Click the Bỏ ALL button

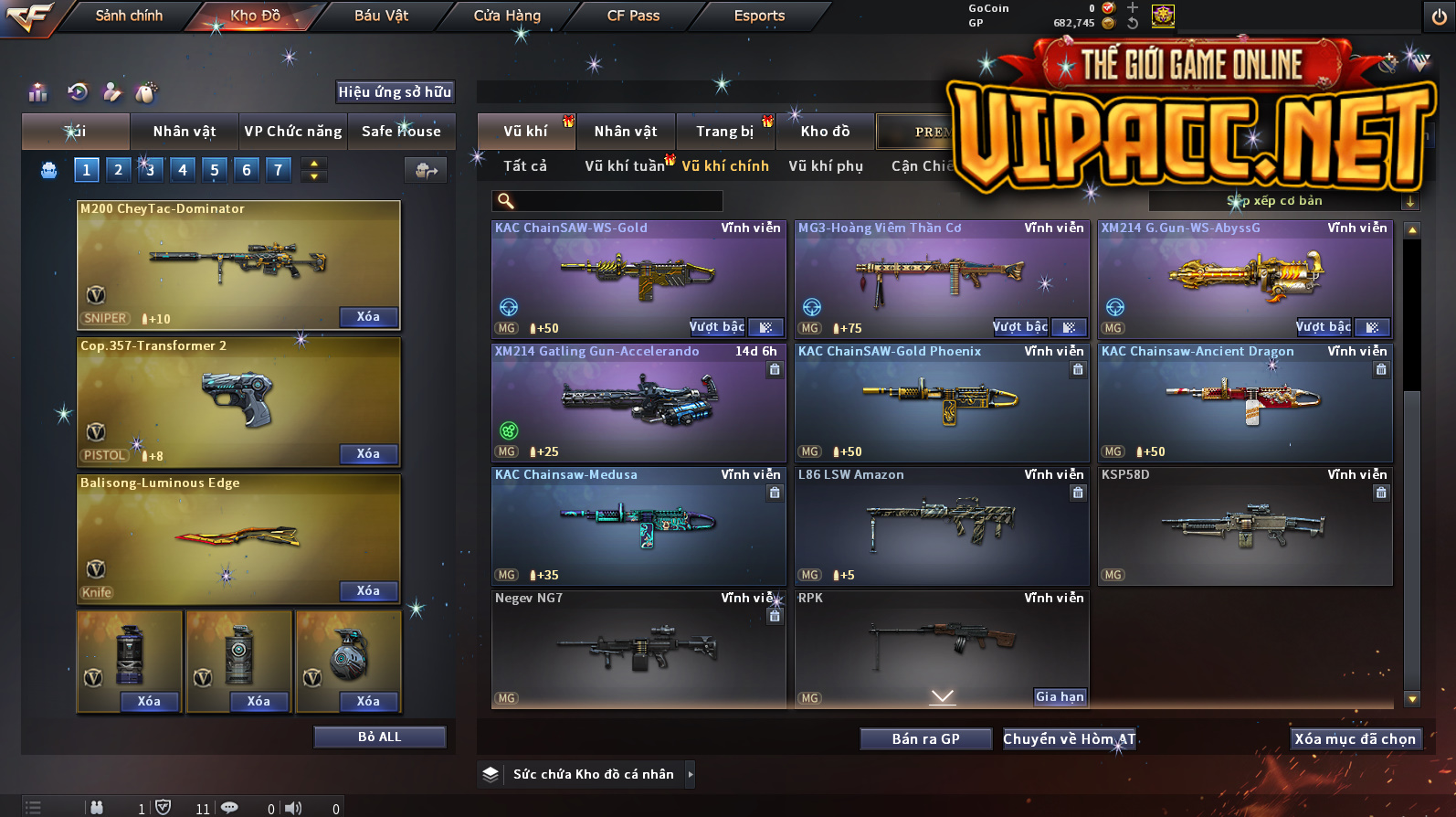[x=379, y=737]
